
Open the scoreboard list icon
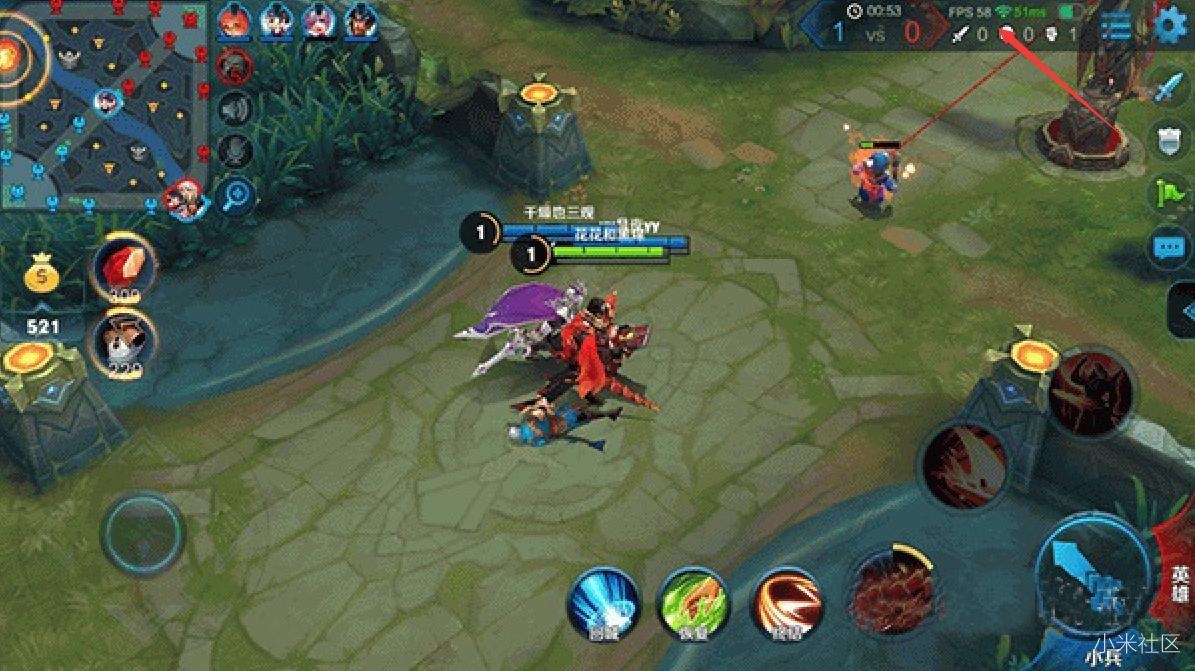[1115, 26]
